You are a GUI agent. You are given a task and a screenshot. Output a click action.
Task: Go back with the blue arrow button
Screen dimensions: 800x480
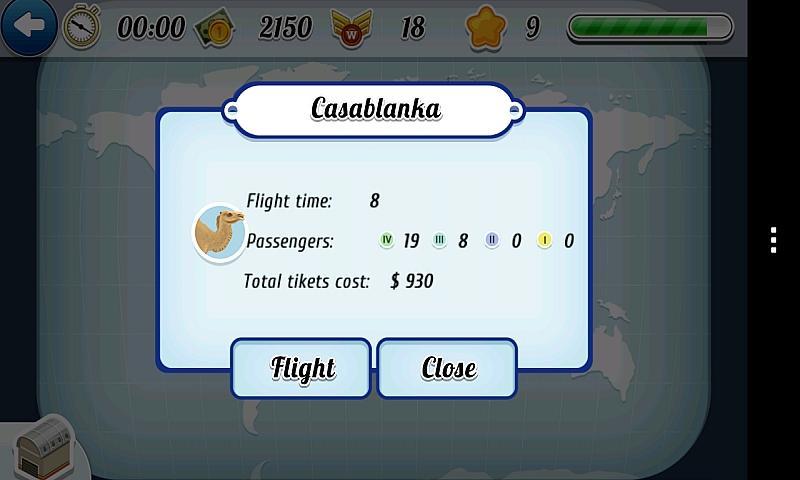pyautogui.click(x=28, y=25)
